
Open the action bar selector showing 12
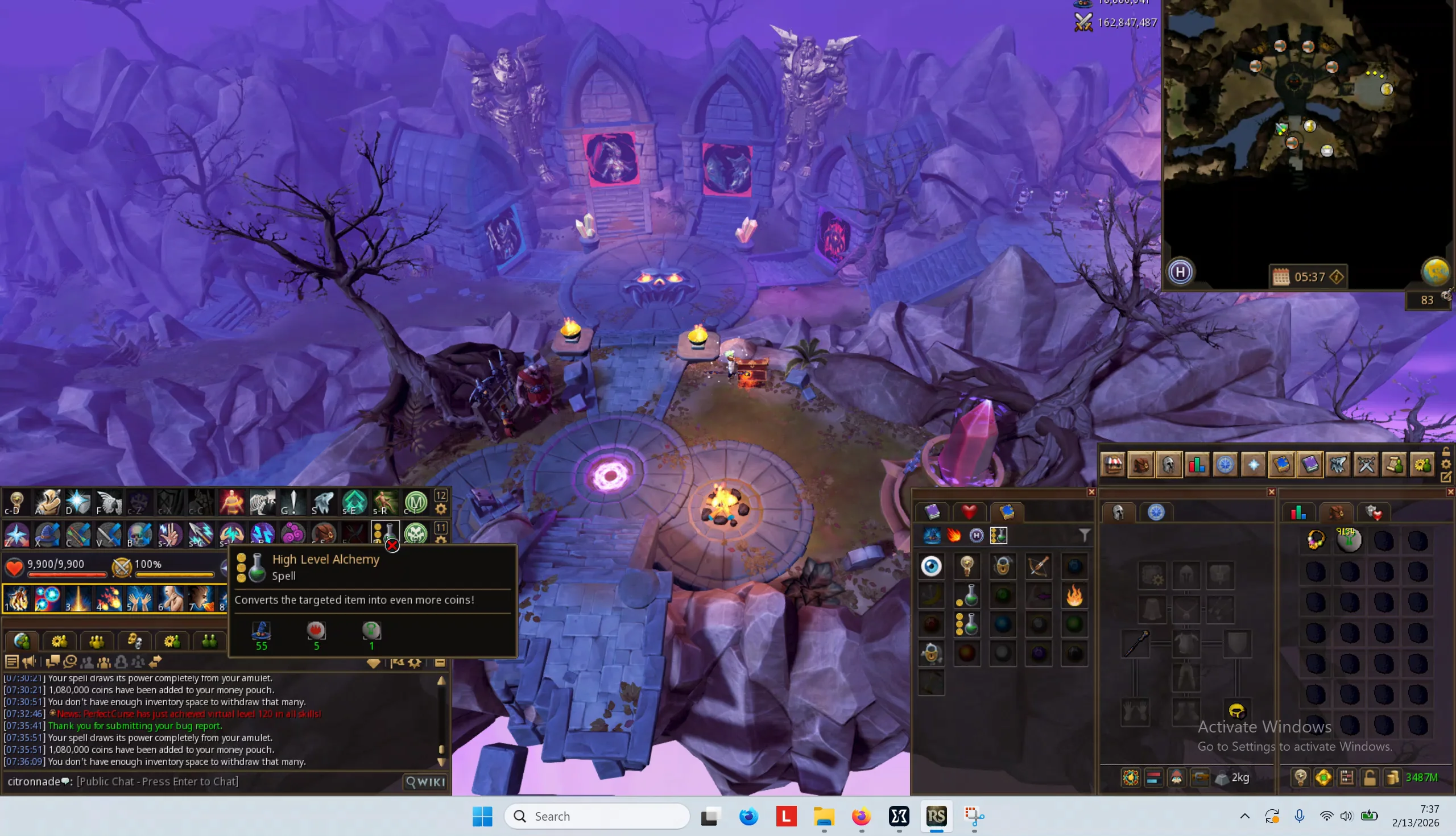[x=442, y=495]
